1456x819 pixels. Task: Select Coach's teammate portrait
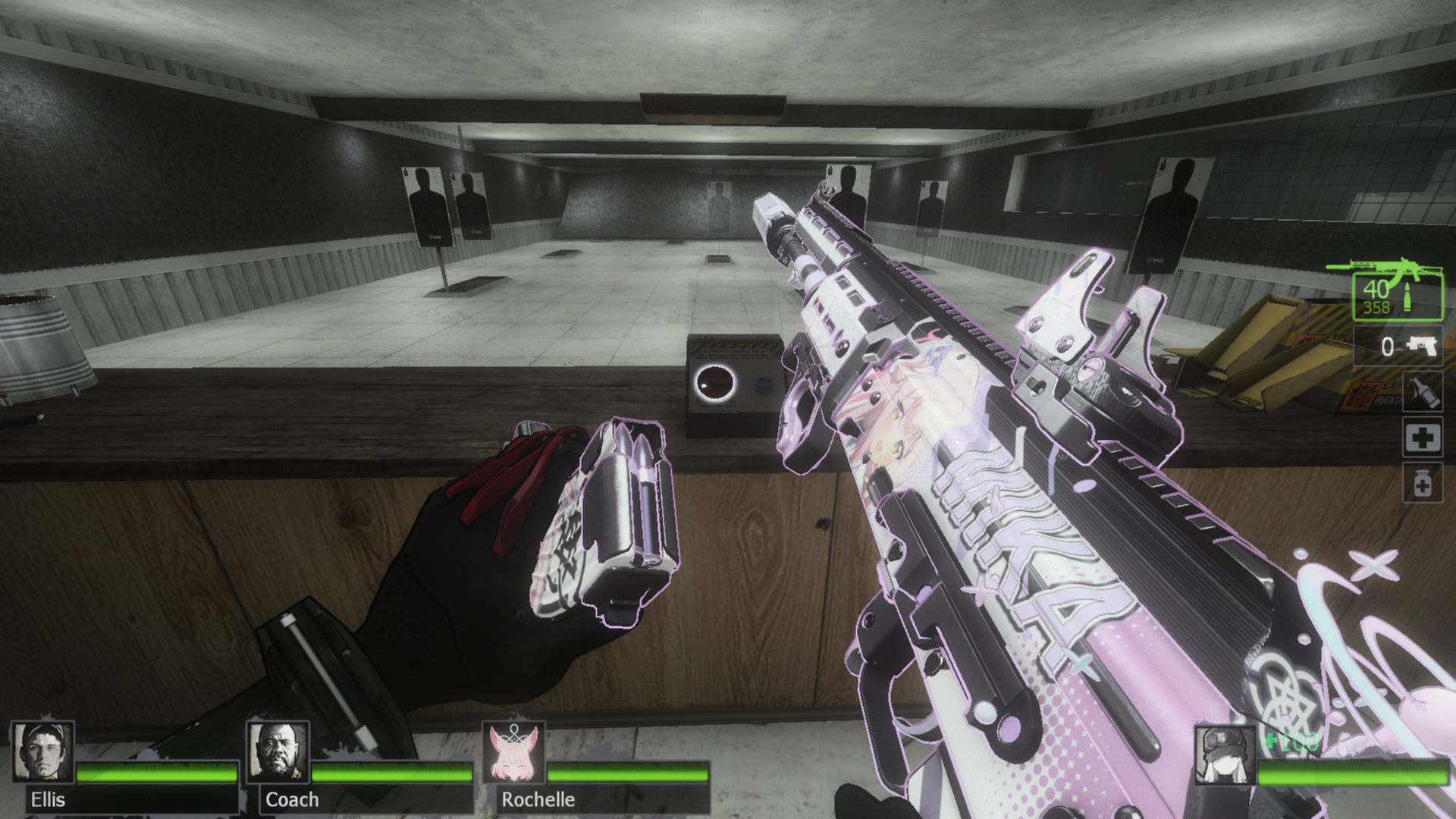tap(278, 752)
